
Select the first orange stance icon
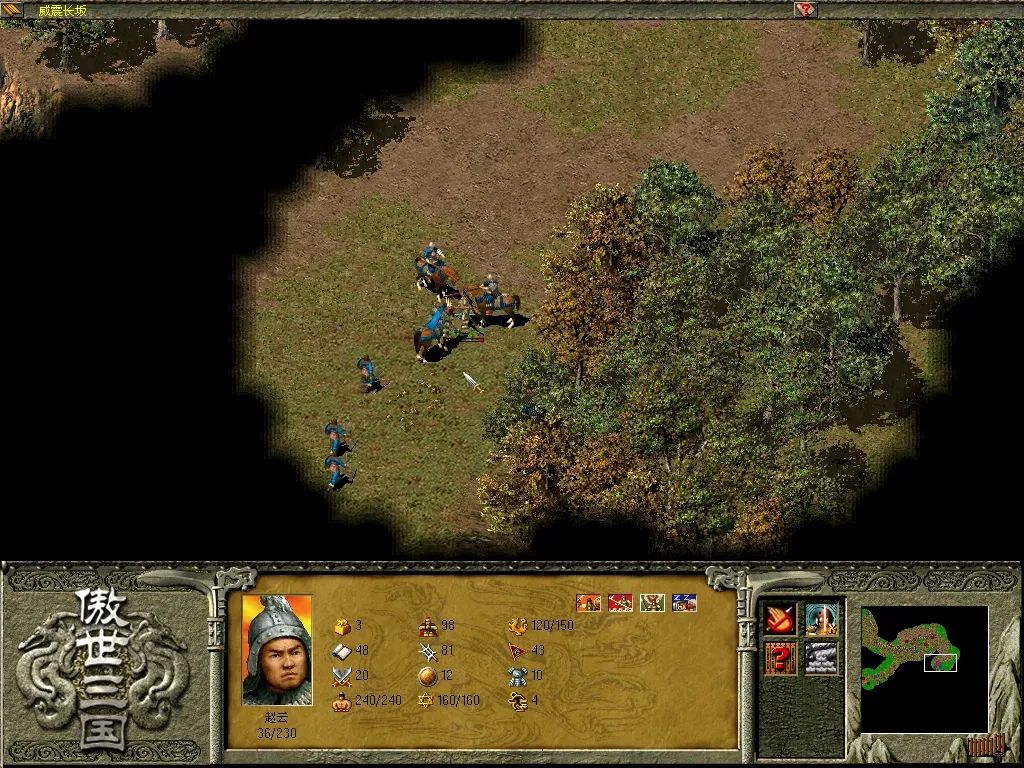click(589, 603)
